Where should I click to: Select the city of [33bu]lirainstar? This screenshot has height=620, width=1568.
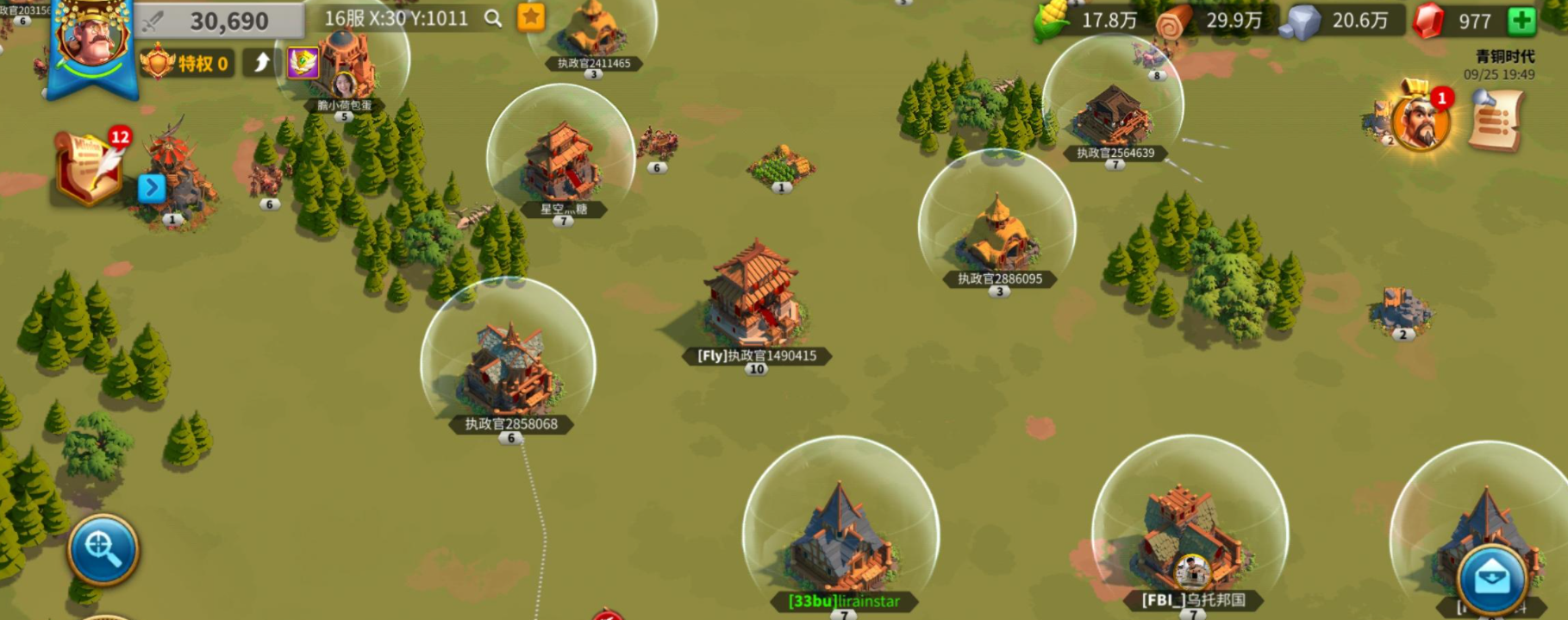[840, 535]
